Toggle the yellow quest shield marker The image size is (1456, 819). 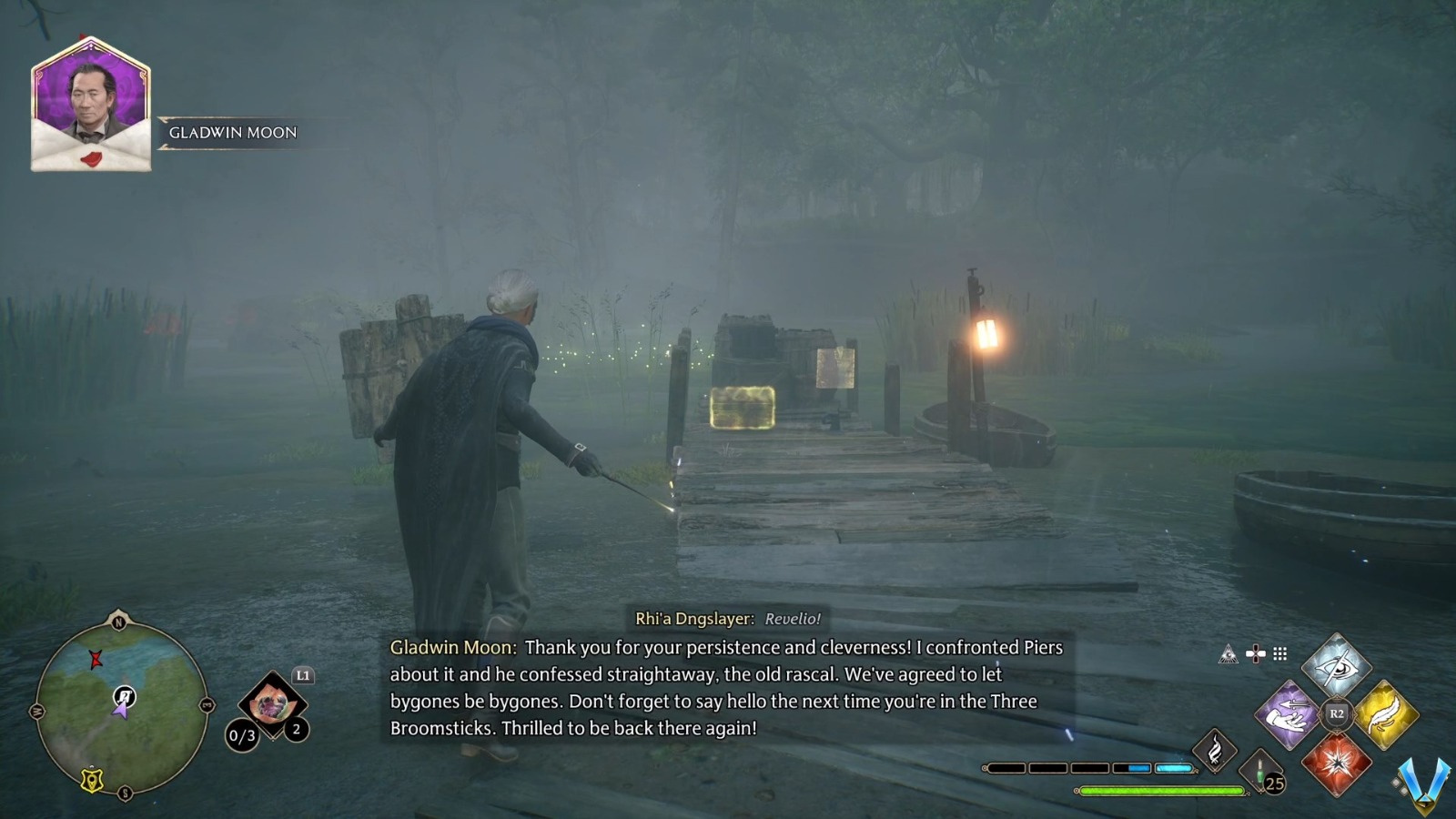coord(92,780)
